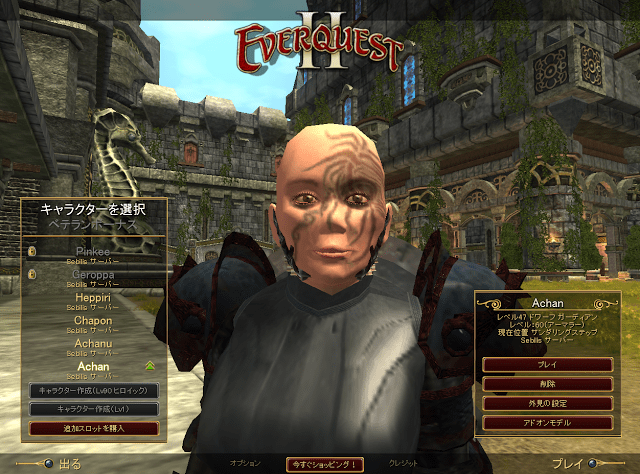The width and height of the screenshot is (640, 474).
Task: View the クレジット credits
Action: pyautogui.click(x=404, y=463)
